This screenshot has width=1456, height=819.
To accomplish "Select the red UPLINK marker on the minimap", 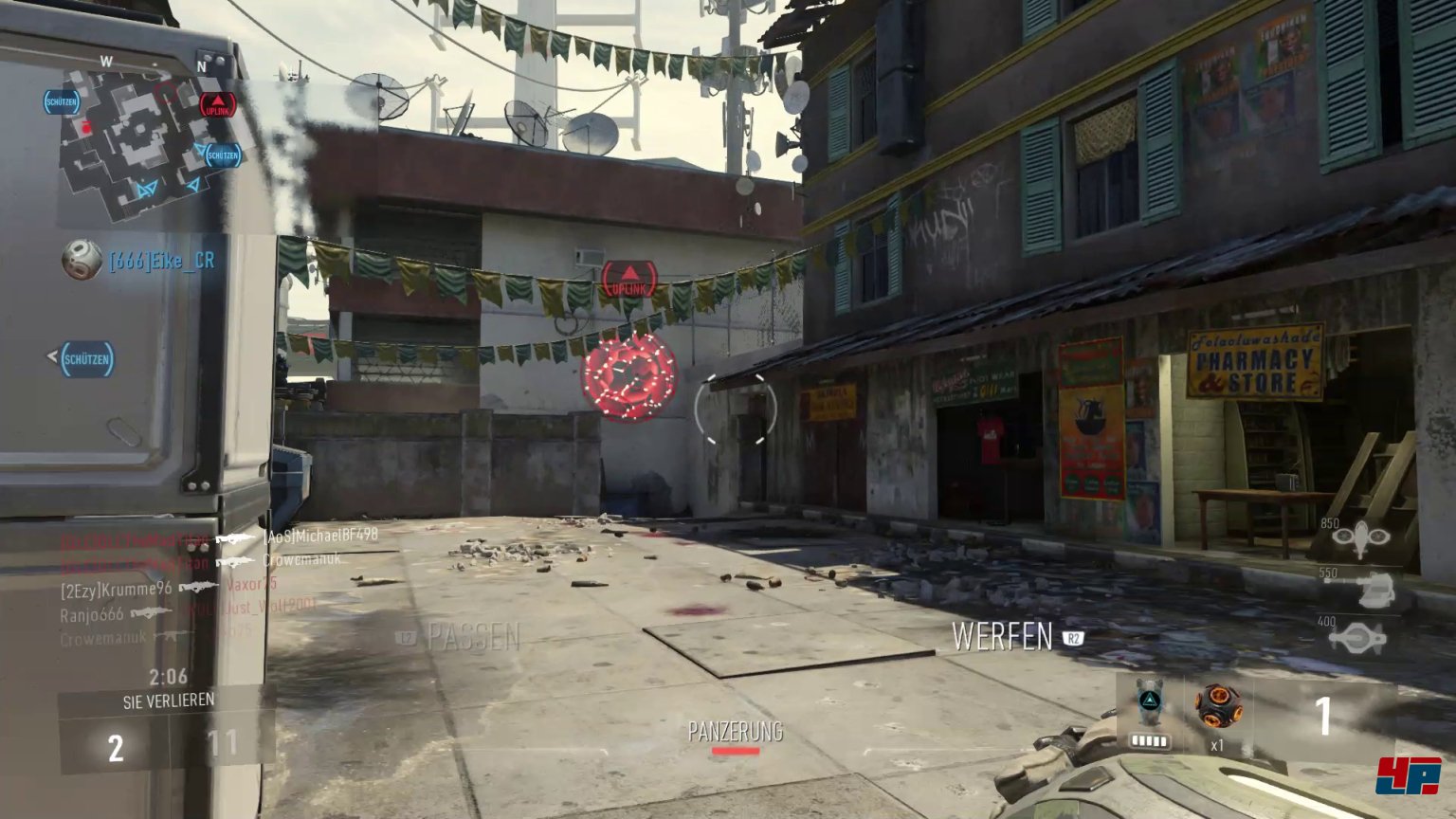I will point(217,104).
